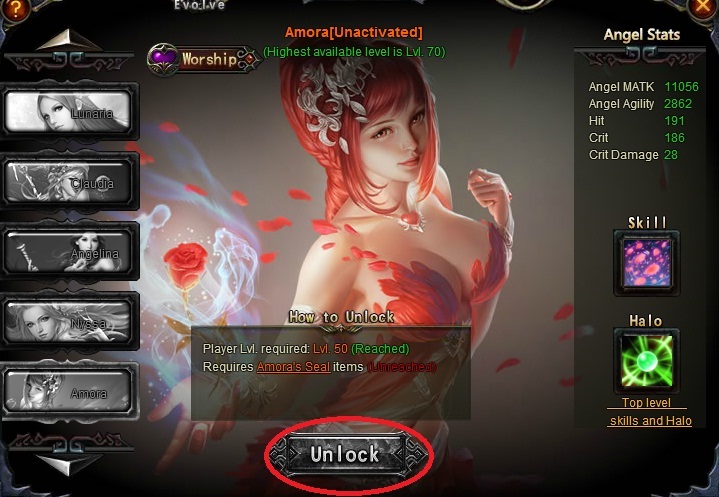The image size is (719, 497).
Task: Select the Angelina angel entry
Action: 70,252
